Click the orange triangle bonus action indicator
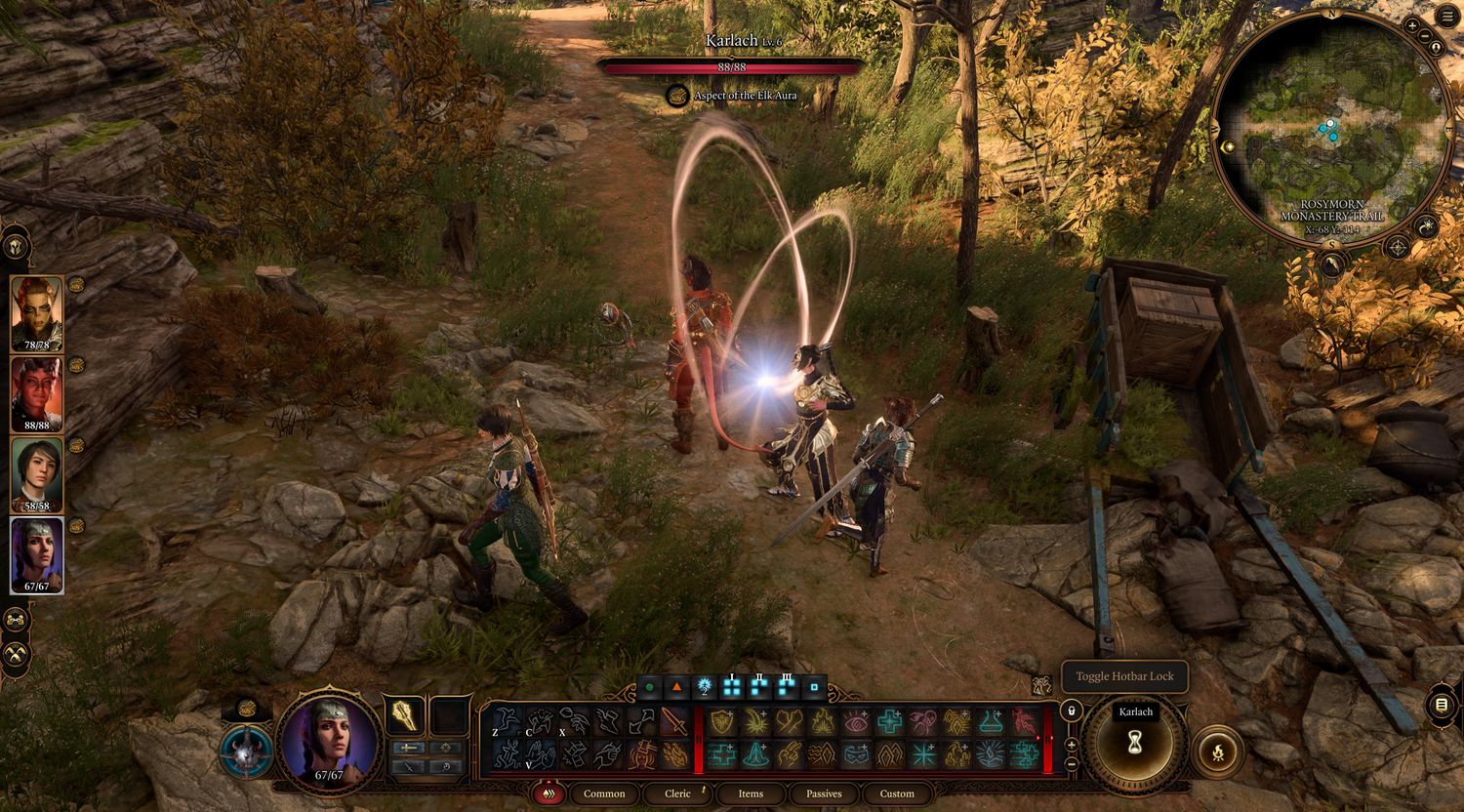 click(x=676, y=688)
